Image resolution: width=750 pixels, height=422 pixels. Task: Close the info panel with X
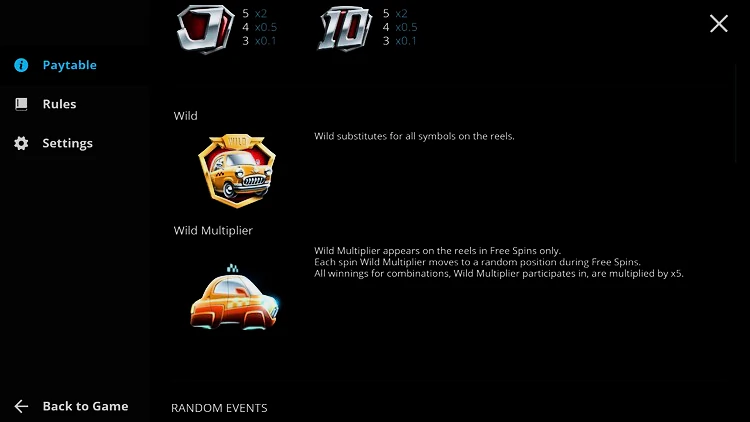coord(718,24)
